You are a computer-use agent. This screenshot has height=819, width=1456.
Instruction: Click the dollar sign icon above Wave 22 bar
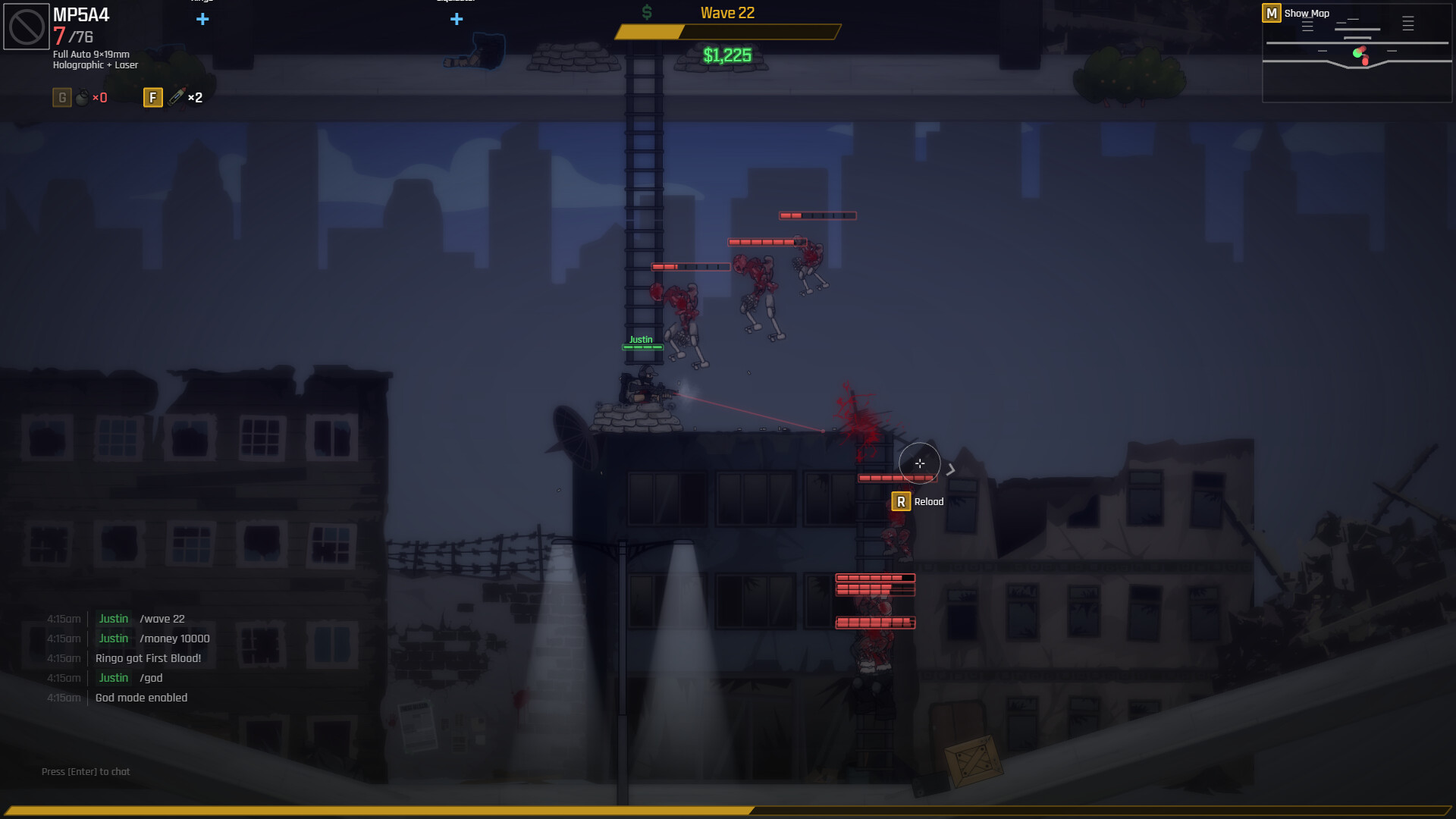click(647, 11)
